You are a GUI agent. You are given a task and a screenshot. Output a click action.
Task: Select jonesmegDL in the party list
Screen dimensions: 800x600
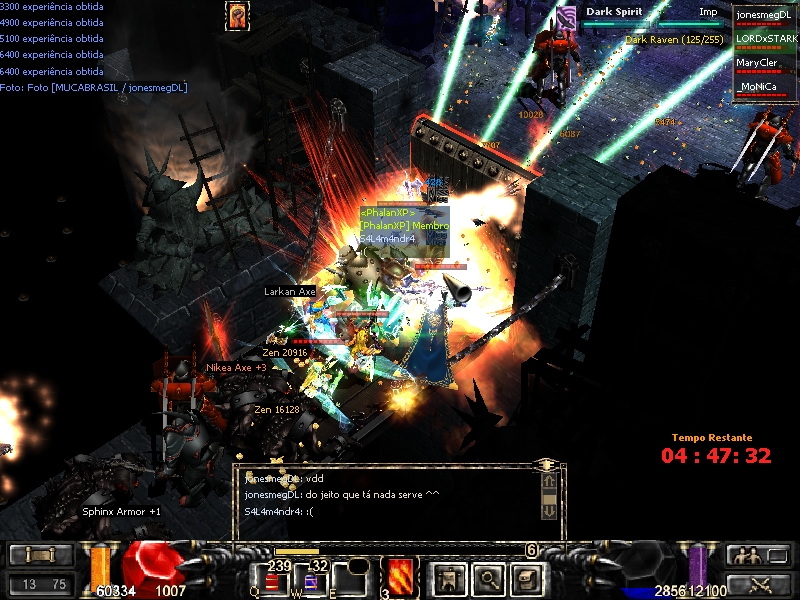764,15
